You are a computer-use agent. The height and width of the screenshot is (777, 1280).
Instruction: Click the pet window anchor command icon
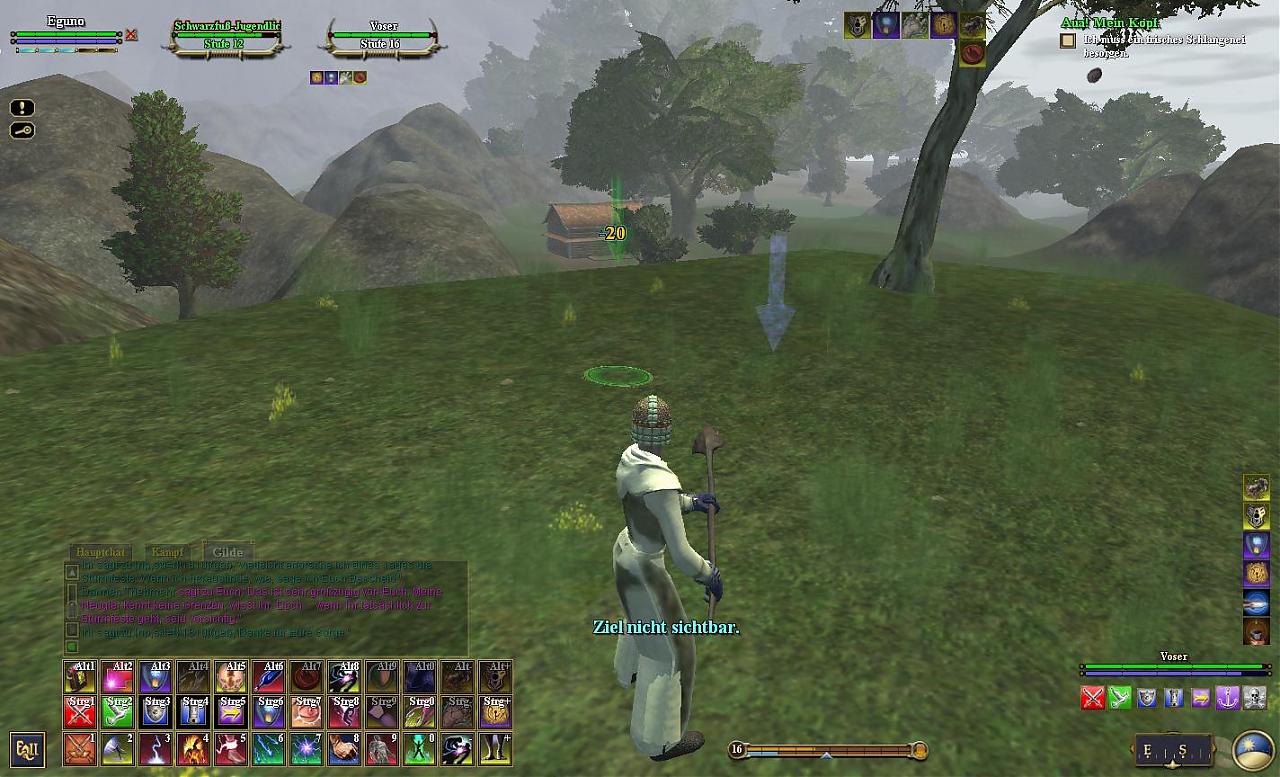click(x=1227, y=698)
